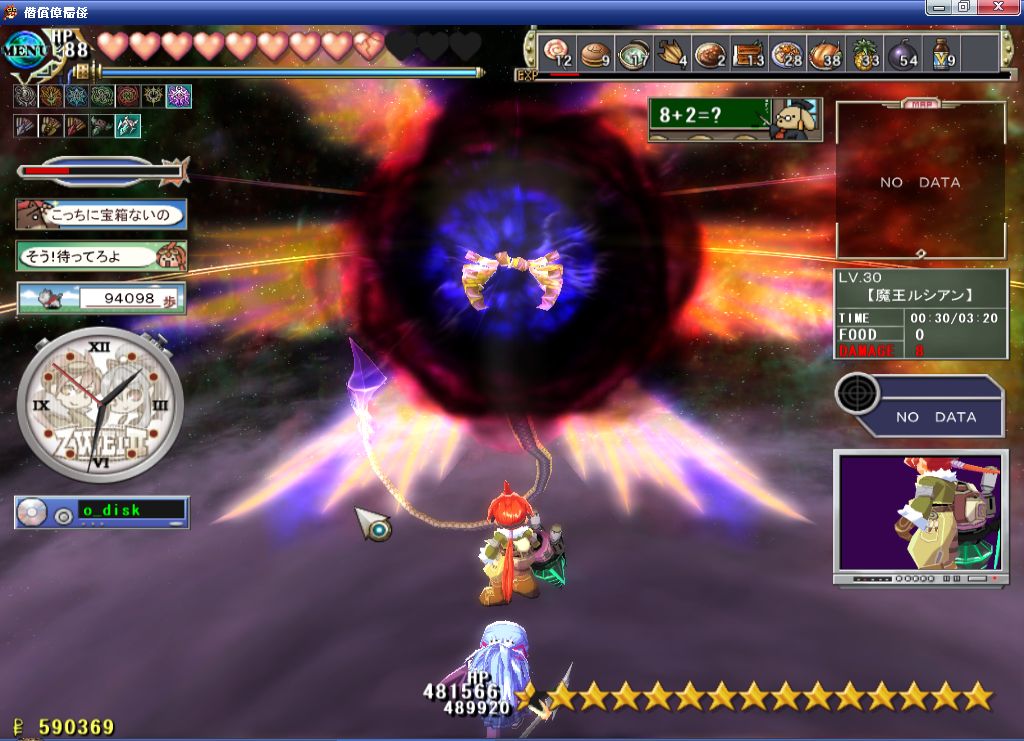Screen dimensions: 1024x741
Task: Open the o_disk music player
Action: pyautogui.click(x=101, y=512)
